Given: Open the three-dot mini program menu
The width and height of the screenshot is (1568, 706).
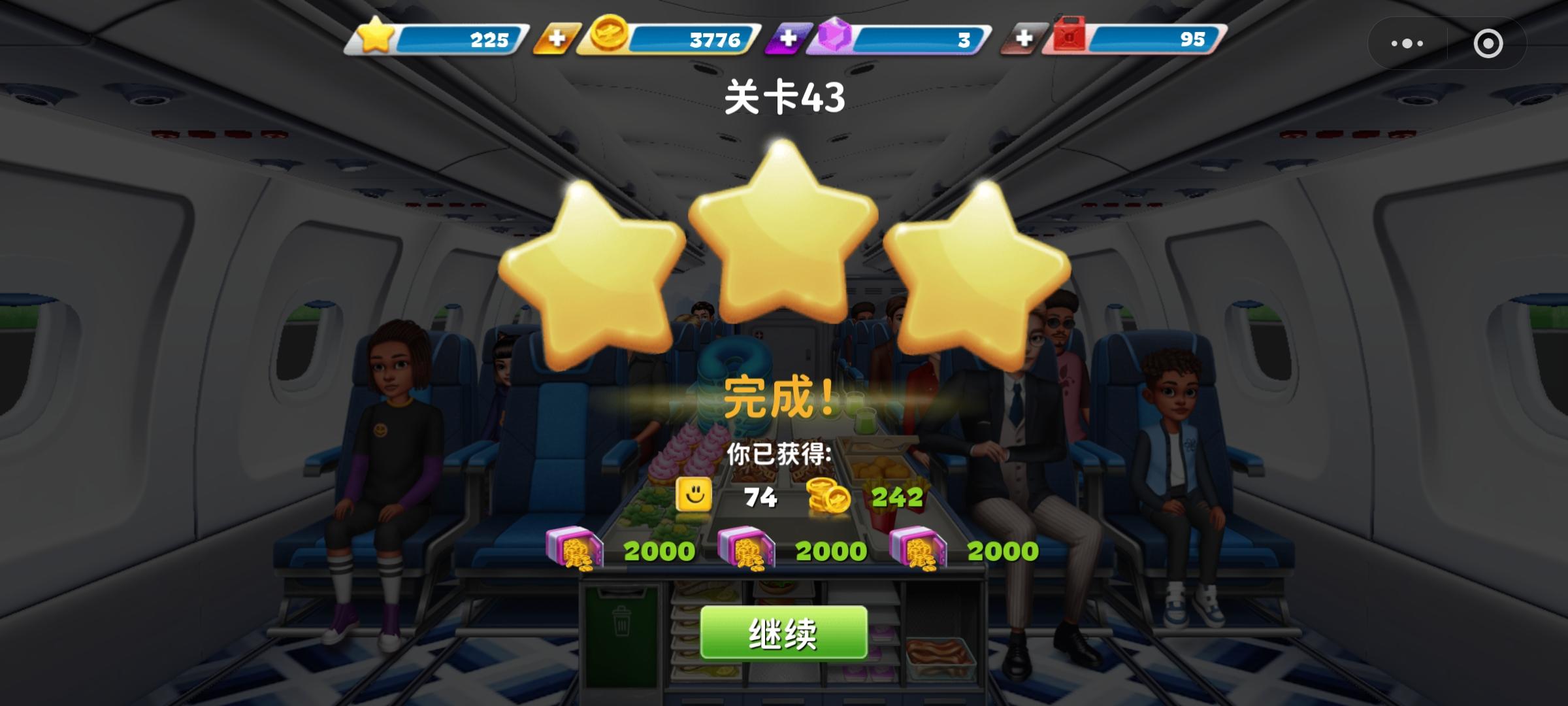Looking at the screenshot, I should 1407,43.
